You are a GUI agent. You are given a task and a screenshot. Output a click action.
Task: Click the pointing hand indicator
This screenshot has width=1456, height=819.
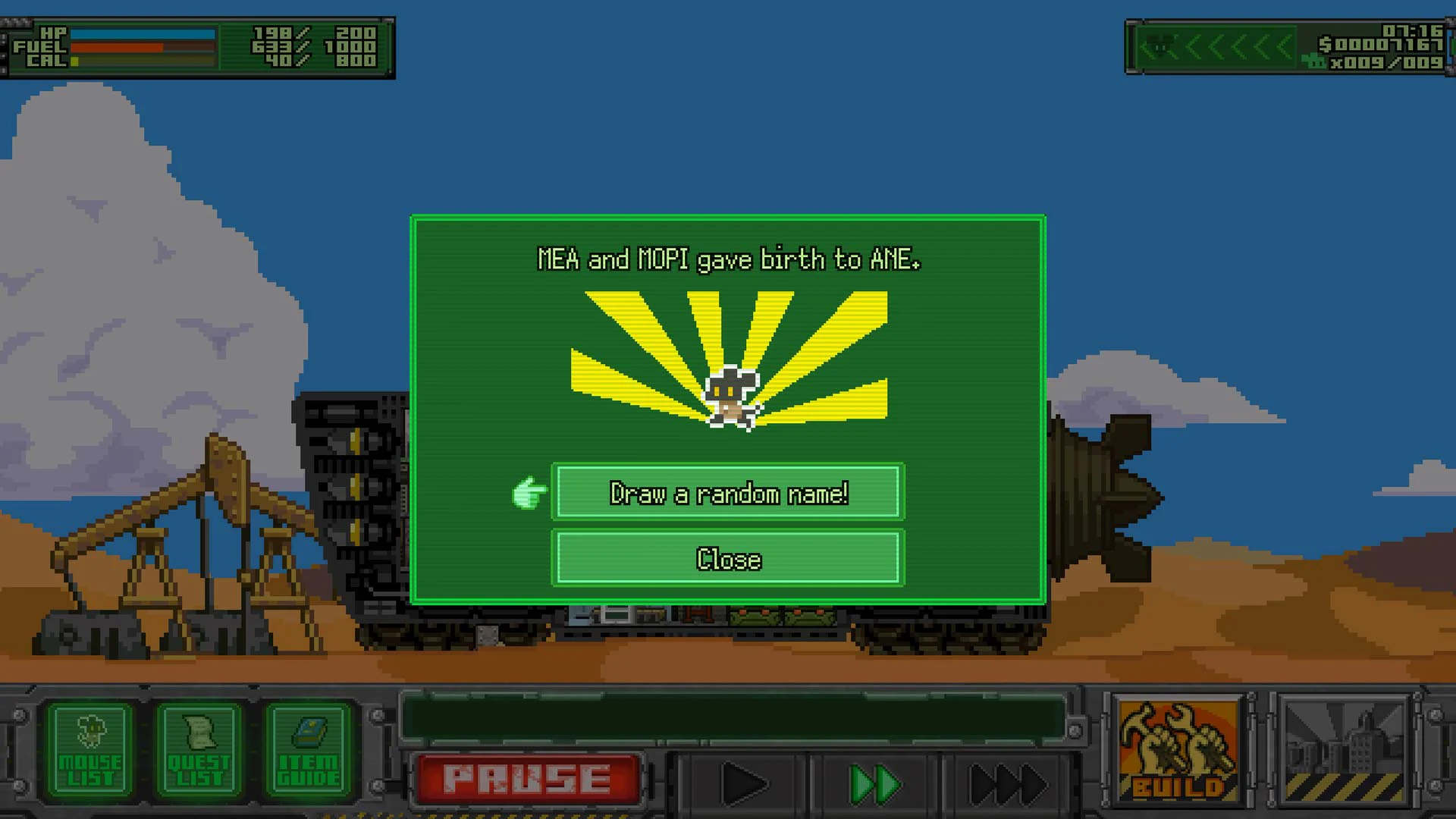tap(529, 493)
